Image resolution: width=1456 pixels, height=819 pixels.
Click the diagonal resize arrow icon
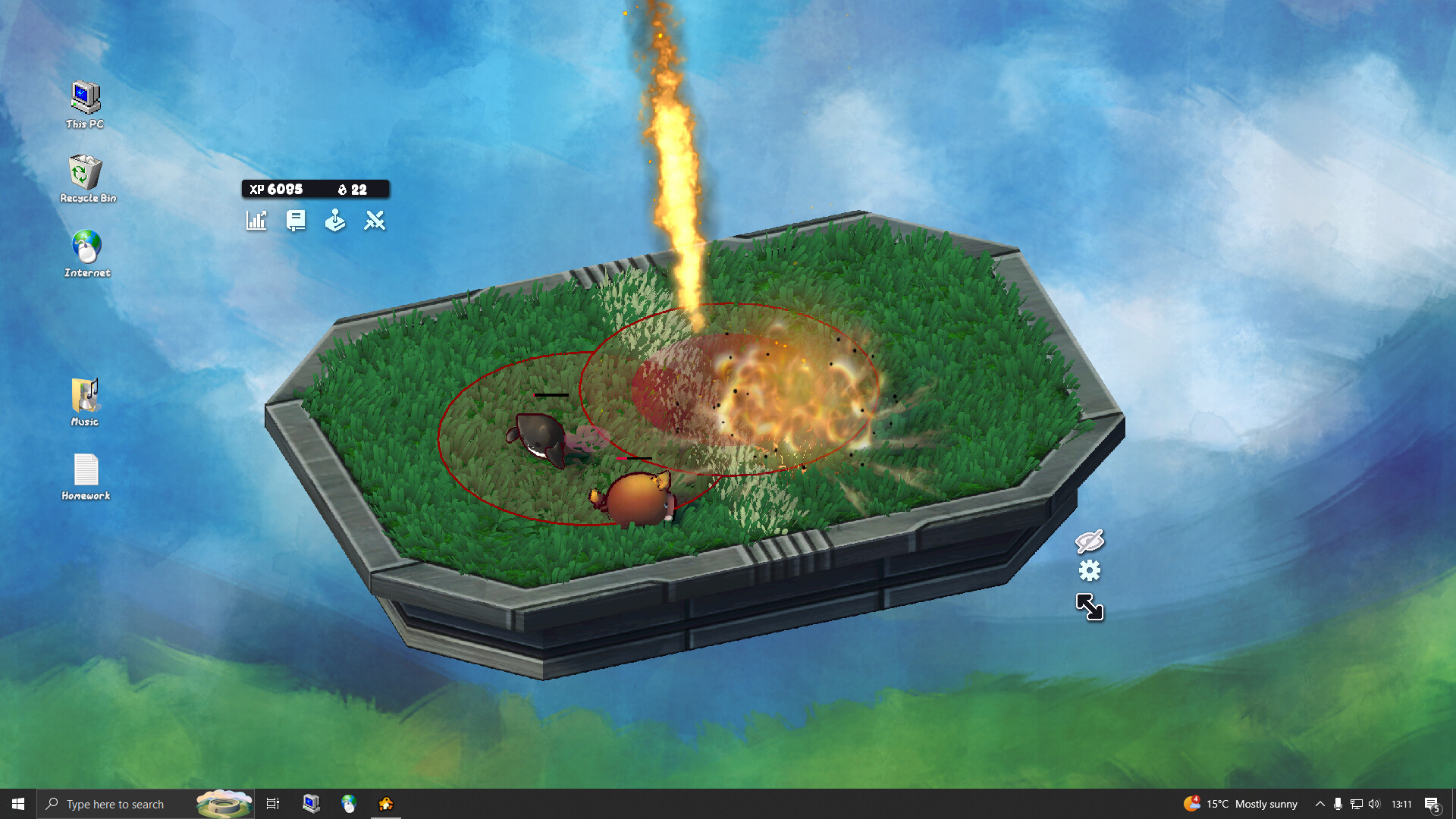coord(1090,607)
